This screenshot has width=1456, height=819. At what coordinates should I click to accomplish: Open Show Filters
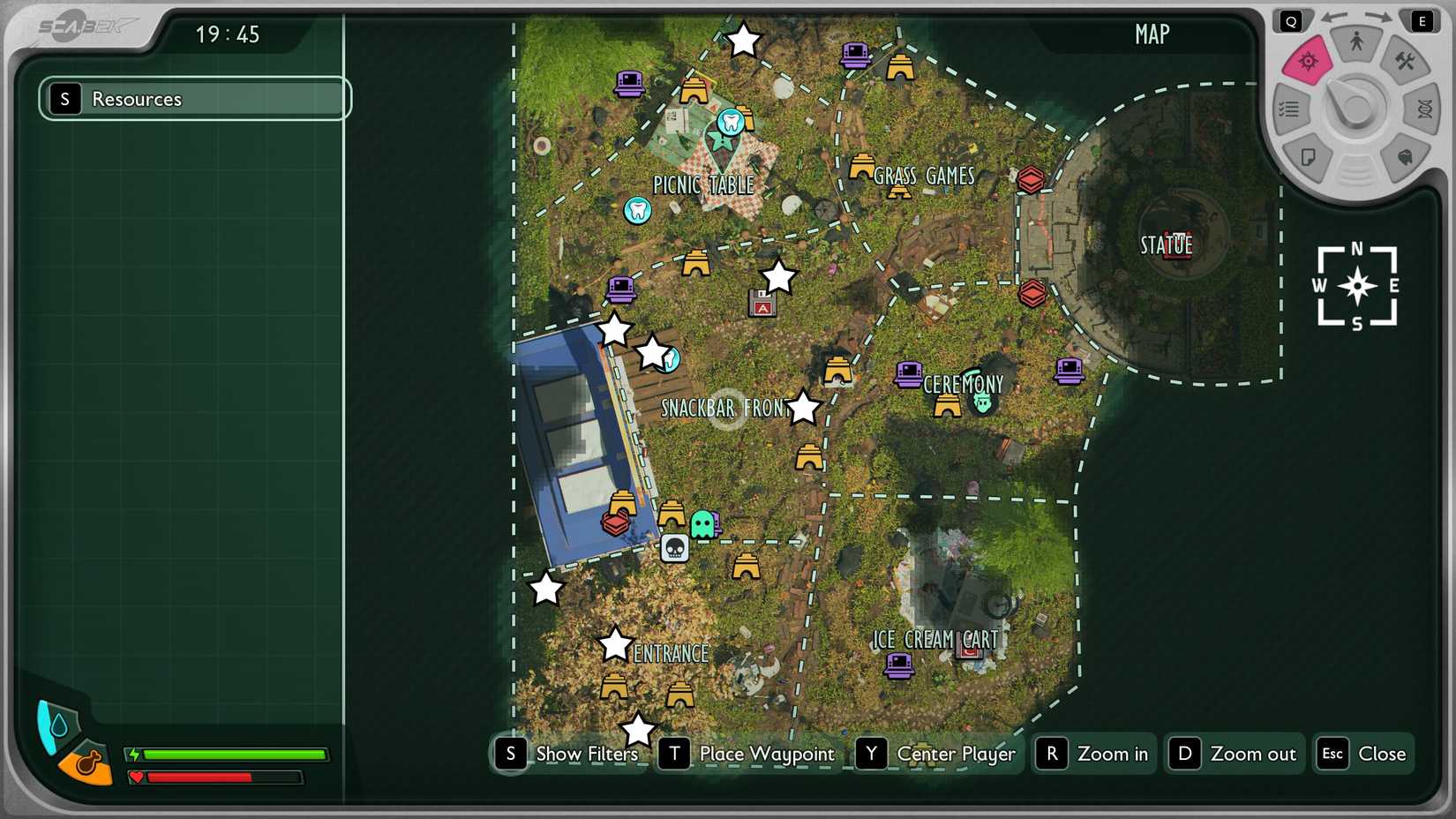585,754
